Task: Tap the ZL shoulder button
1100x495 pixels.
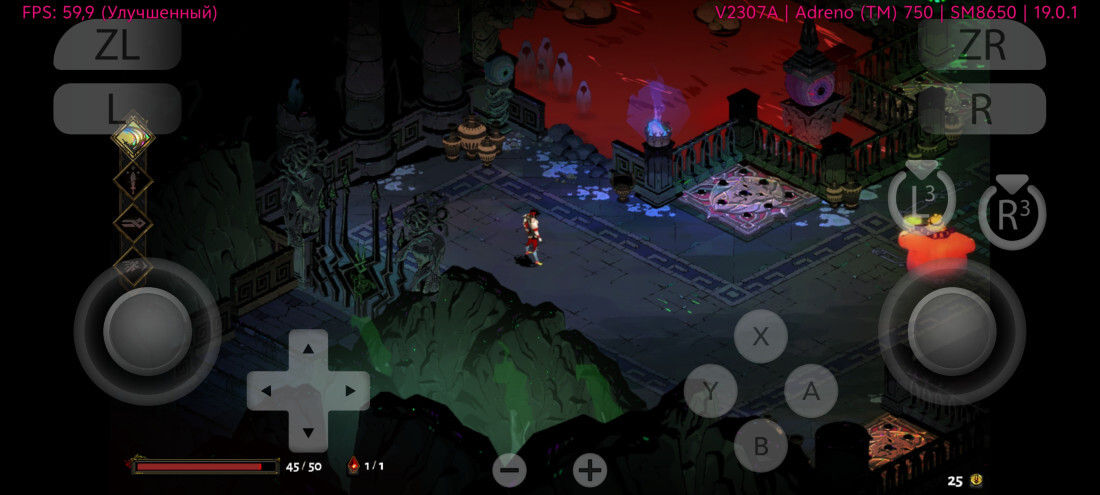Action: [x=117, y=45]
